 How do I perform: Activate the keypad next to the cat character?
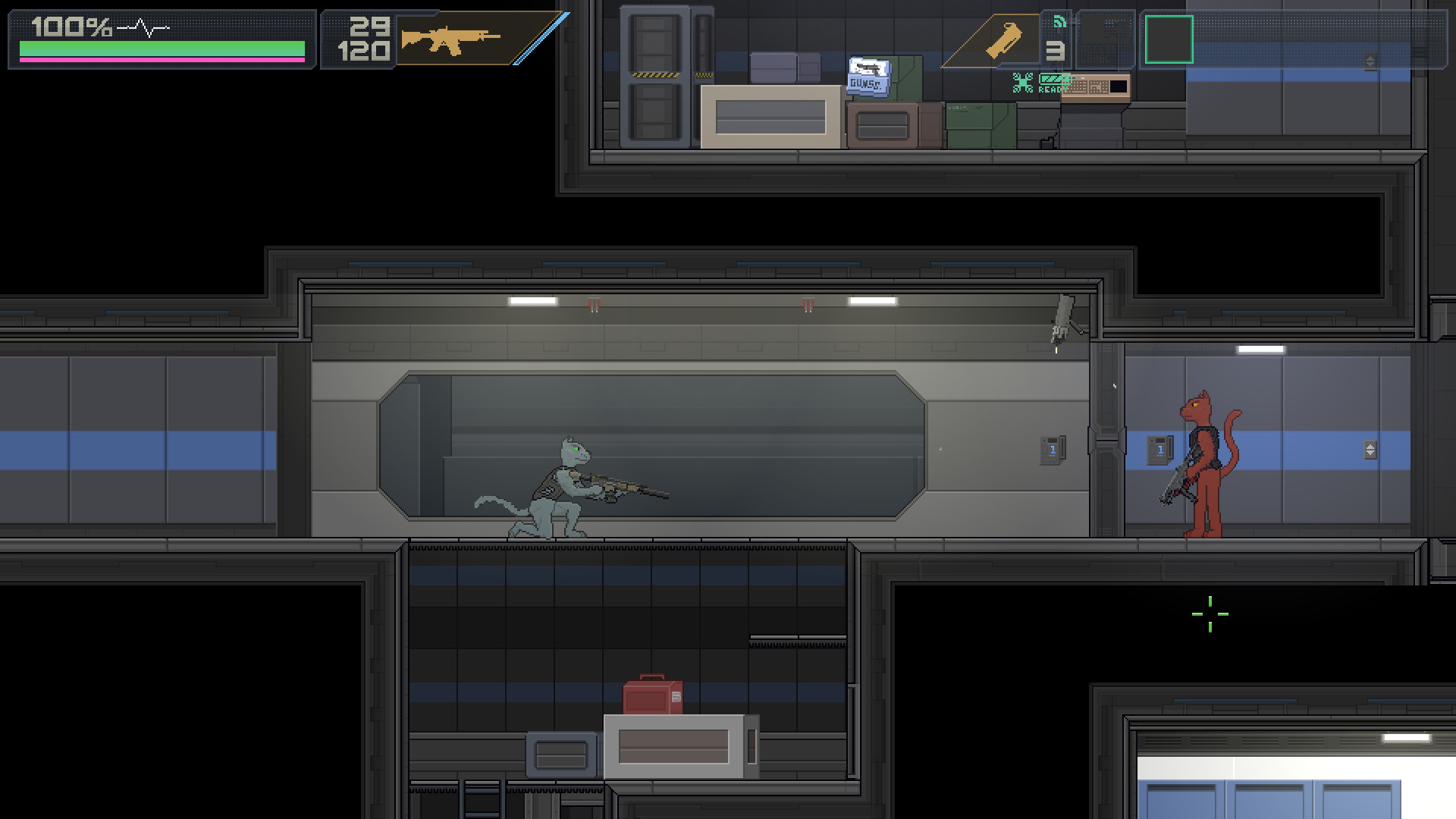click(1159, 449)
